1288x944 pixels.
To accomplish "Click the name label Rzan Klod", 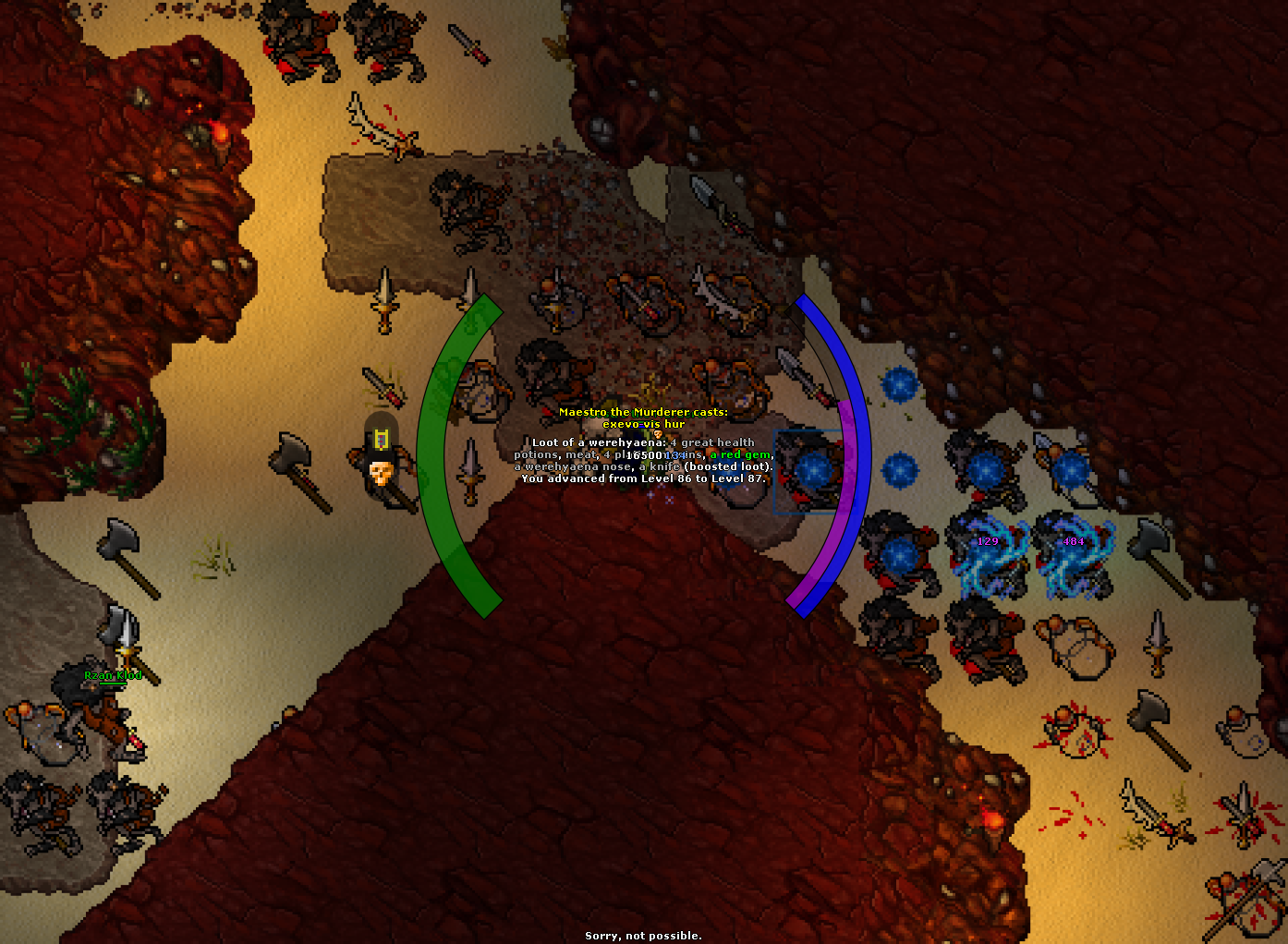I will 113,675.
